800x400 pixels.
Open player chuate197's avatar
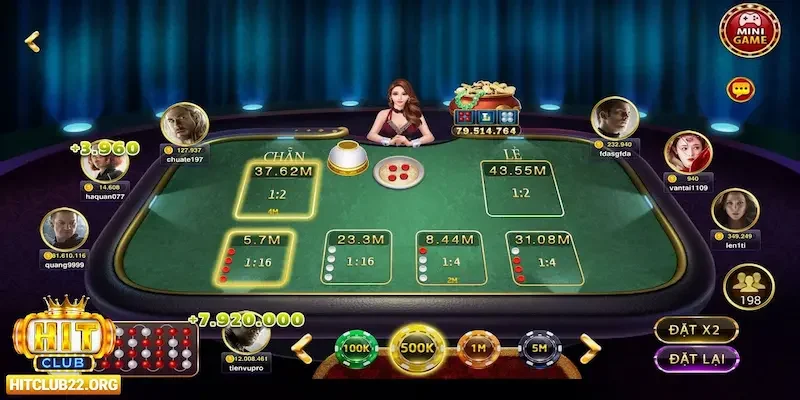tap(183, 127)
